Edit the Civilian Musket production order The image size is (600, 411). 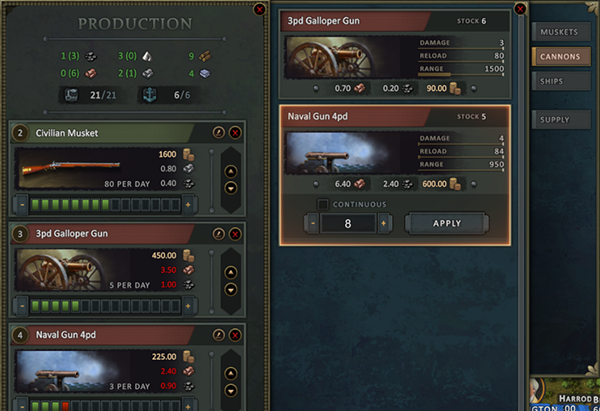point(219,132)
